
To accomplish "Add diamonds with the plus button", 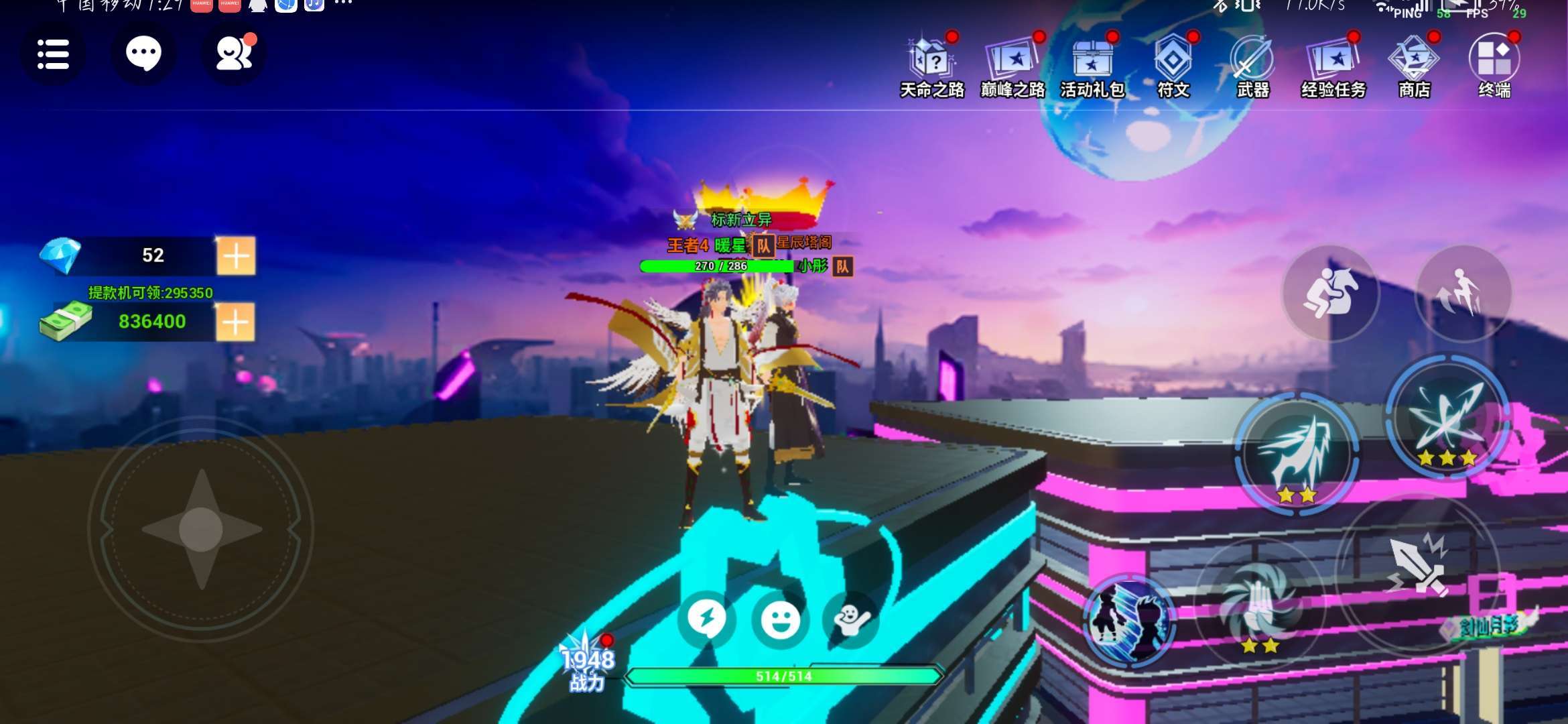I will [x=235, y=255].
